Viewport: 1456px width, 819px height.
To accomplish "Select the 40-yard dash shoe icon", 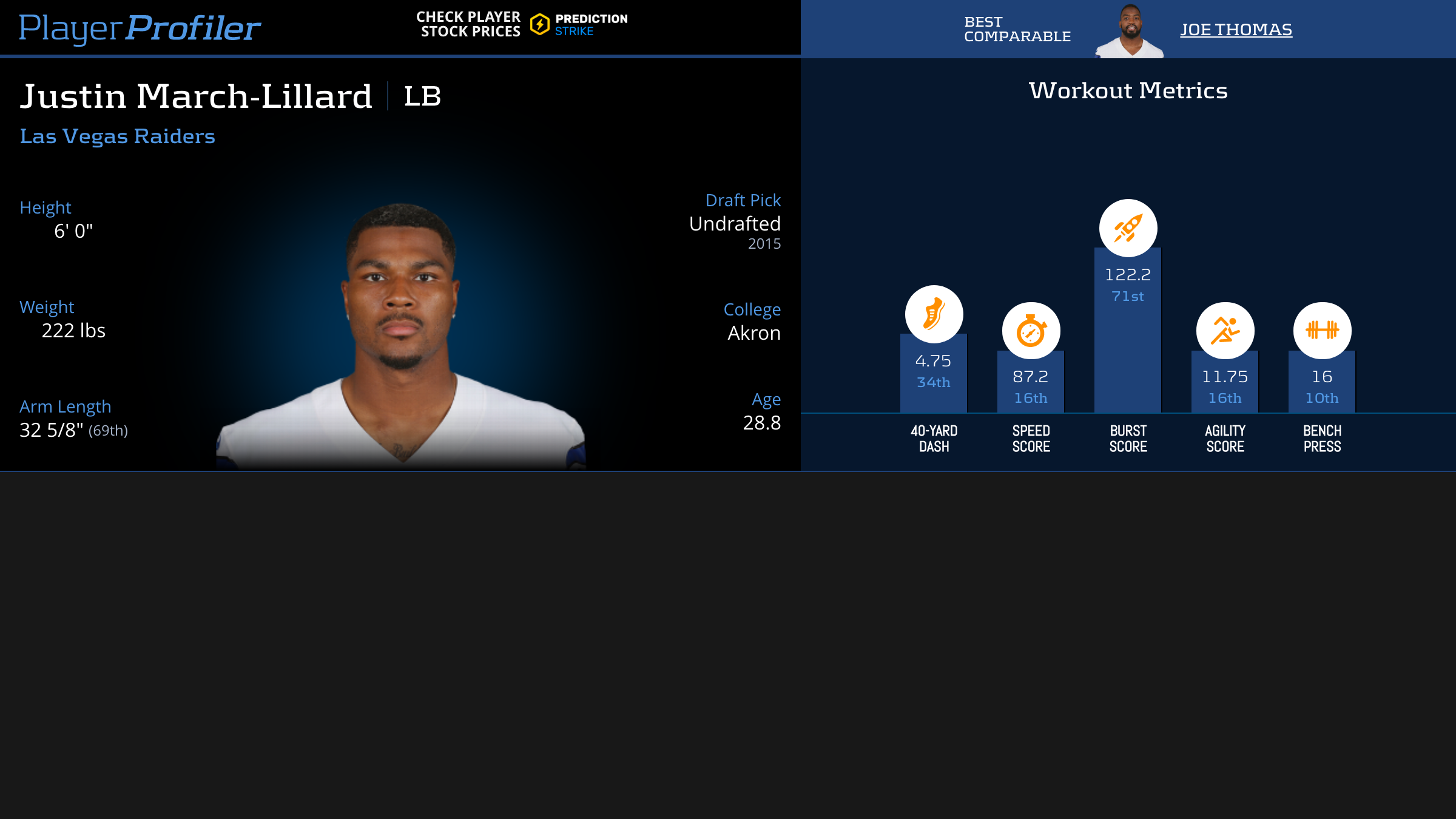I will (934, 314).
